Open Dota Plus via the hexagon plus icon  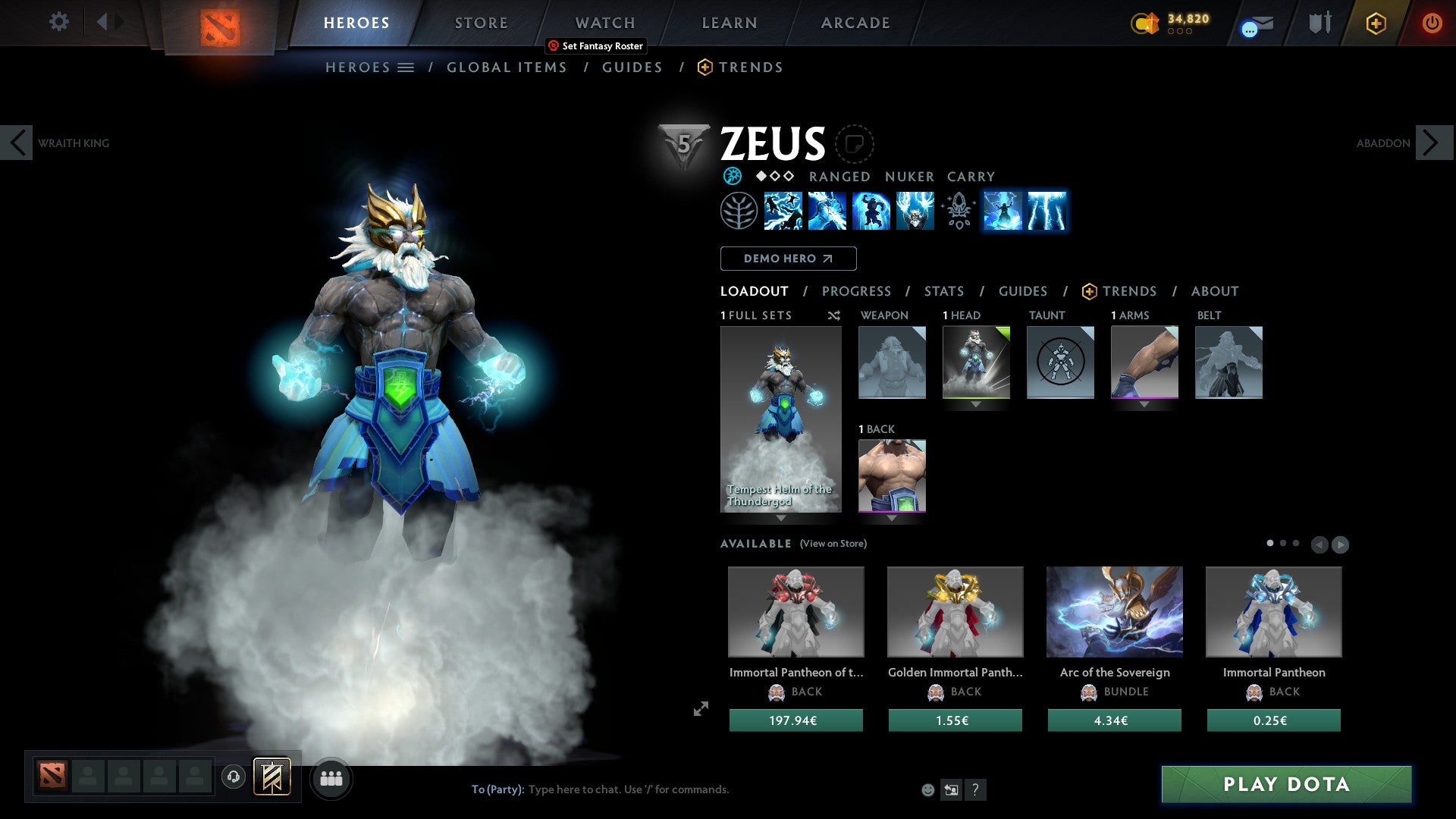(1376, 23)
